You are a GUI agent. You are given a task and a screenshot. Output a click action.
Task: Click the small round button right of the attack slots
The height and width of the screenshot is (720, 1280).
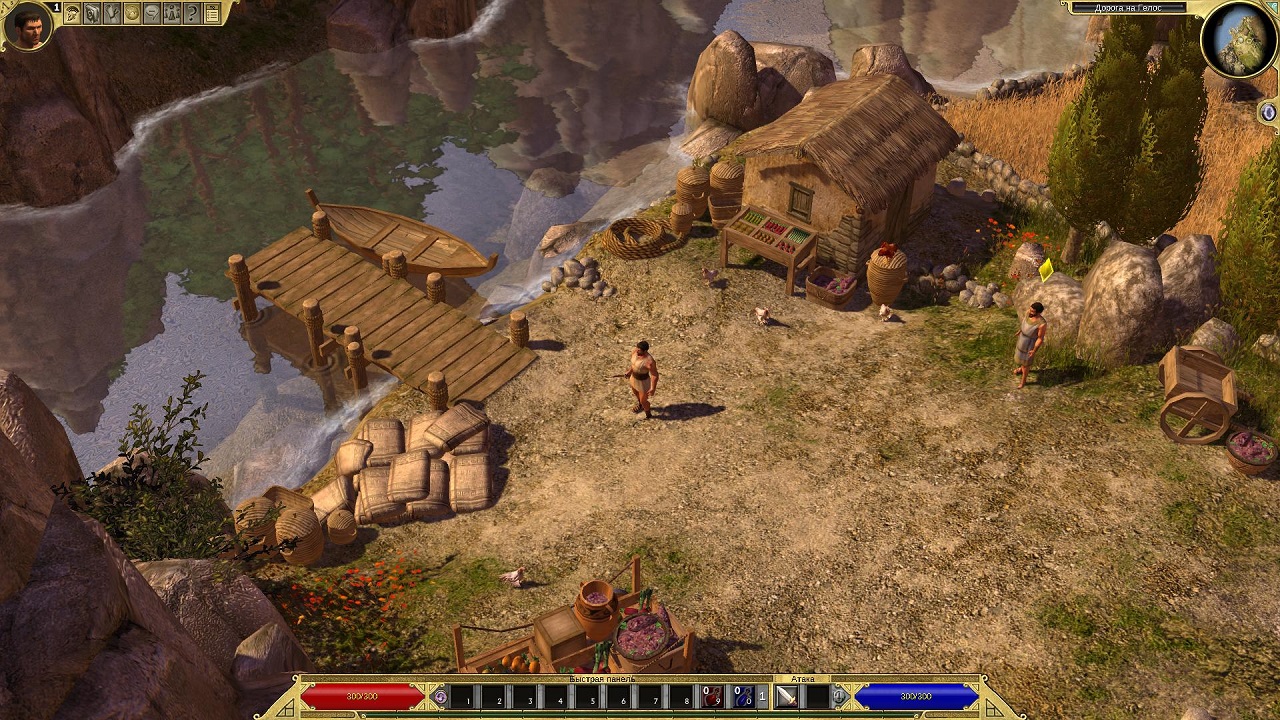point(839,696)
